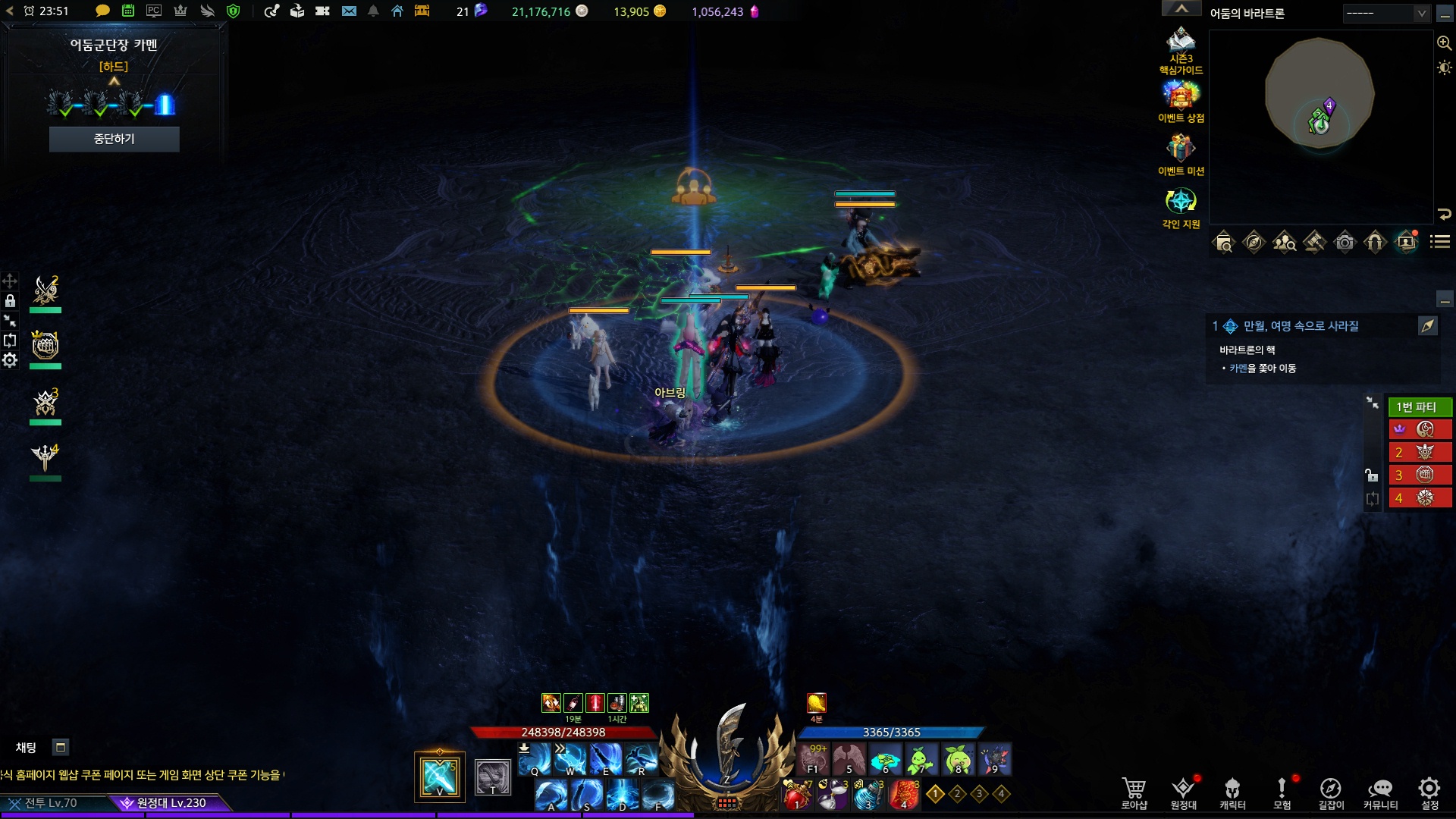
Task: Open the 커뮤니티 community menu
Action: pos(1380,793)
